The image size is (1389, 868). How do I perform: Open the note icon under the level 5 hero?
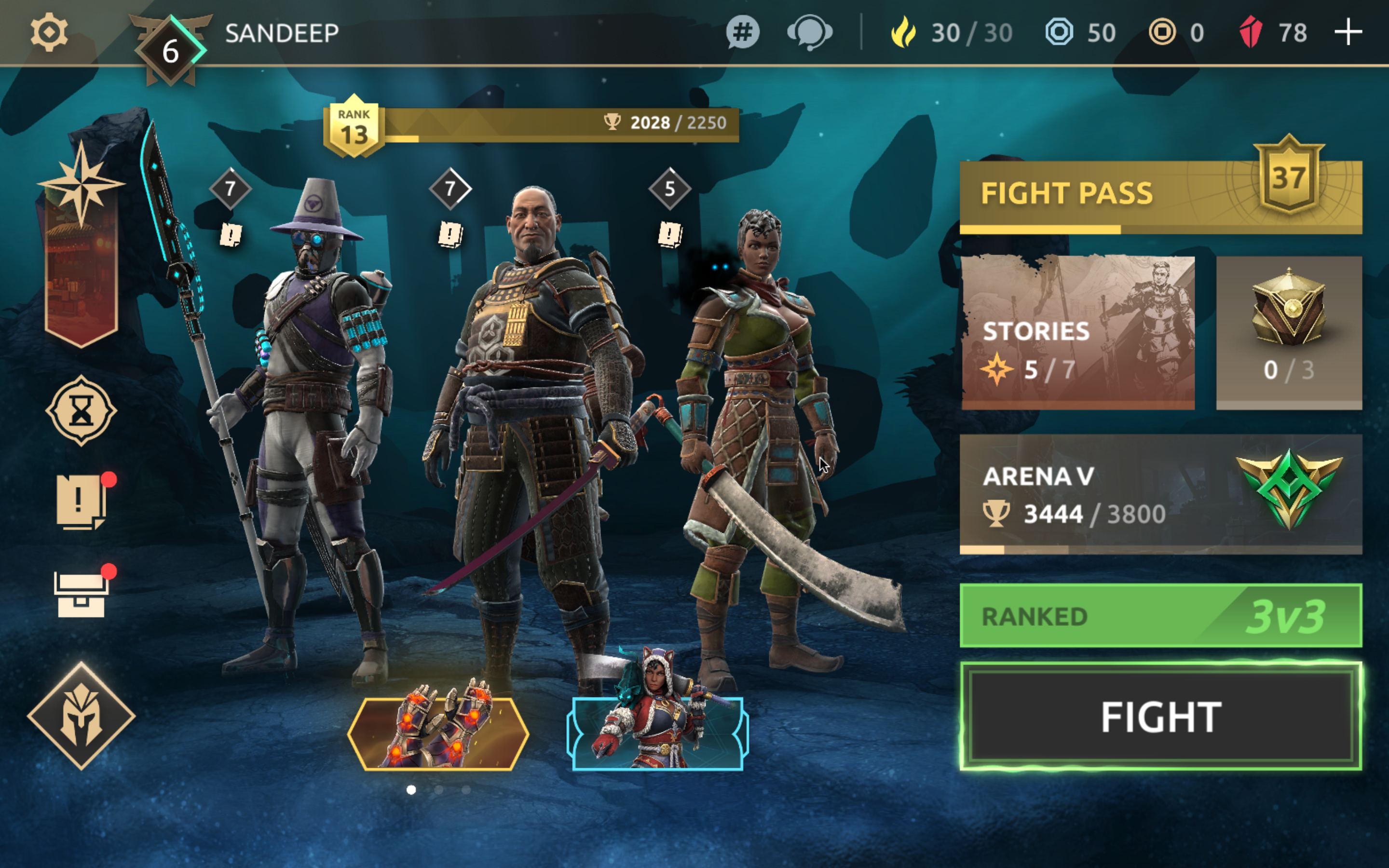(669, 234)
